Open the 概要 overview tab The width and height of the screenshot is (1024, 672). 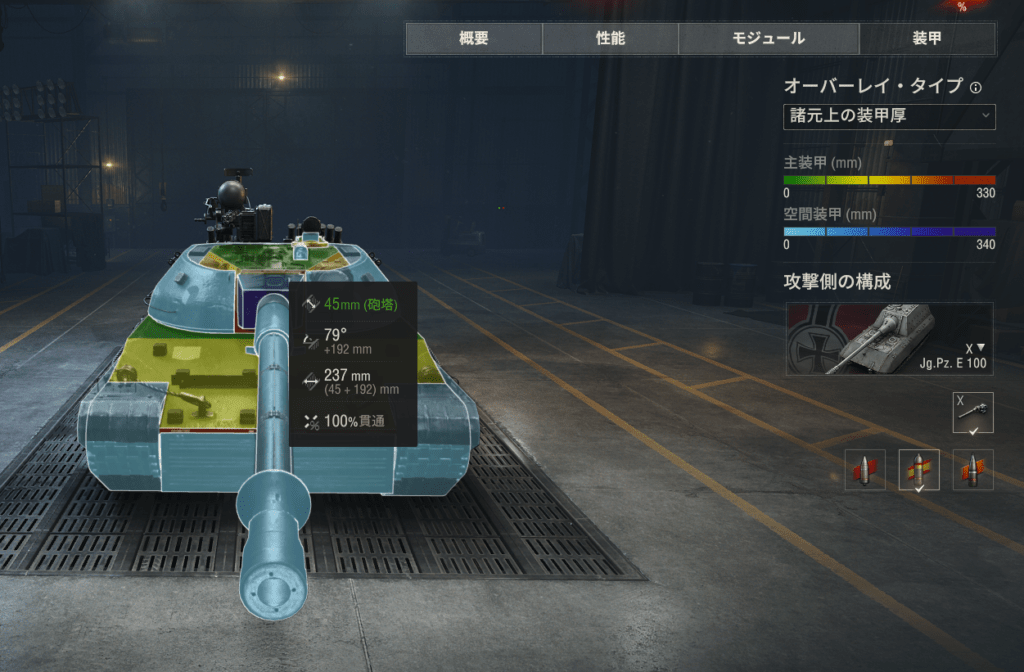point(474,39)
